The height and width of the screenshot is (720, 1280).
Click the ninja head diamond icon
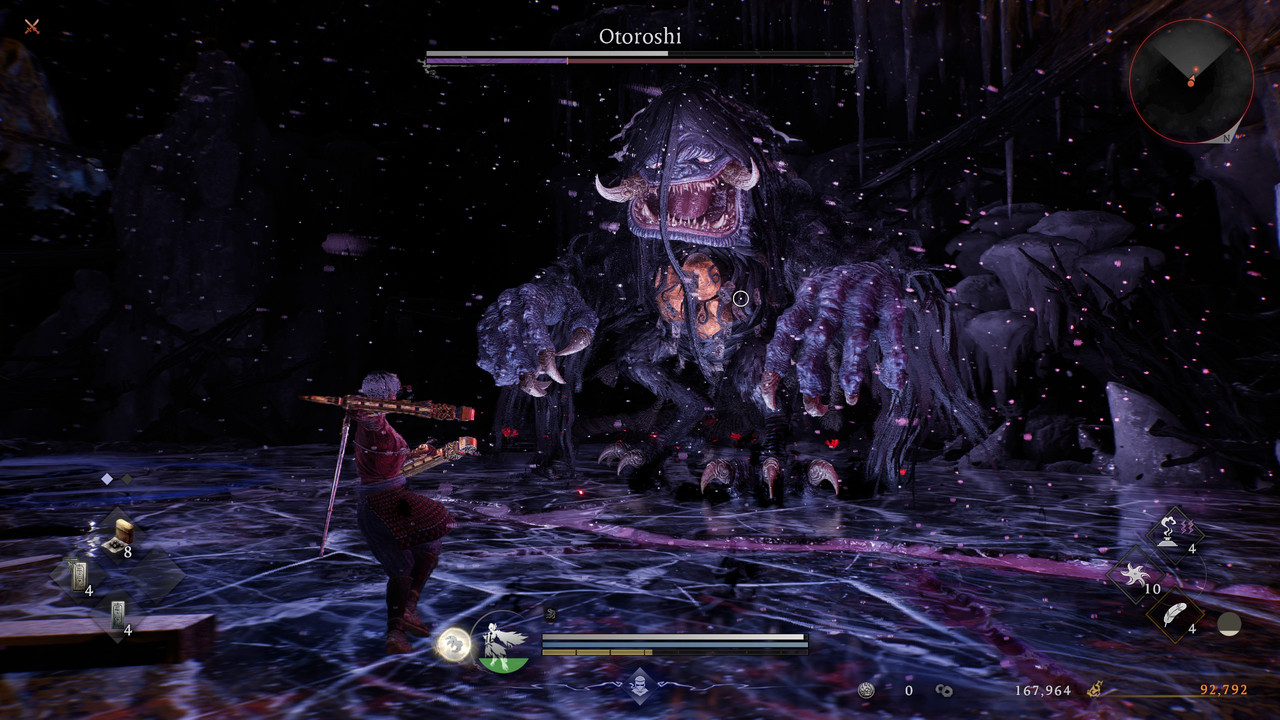tap(639, 685)
